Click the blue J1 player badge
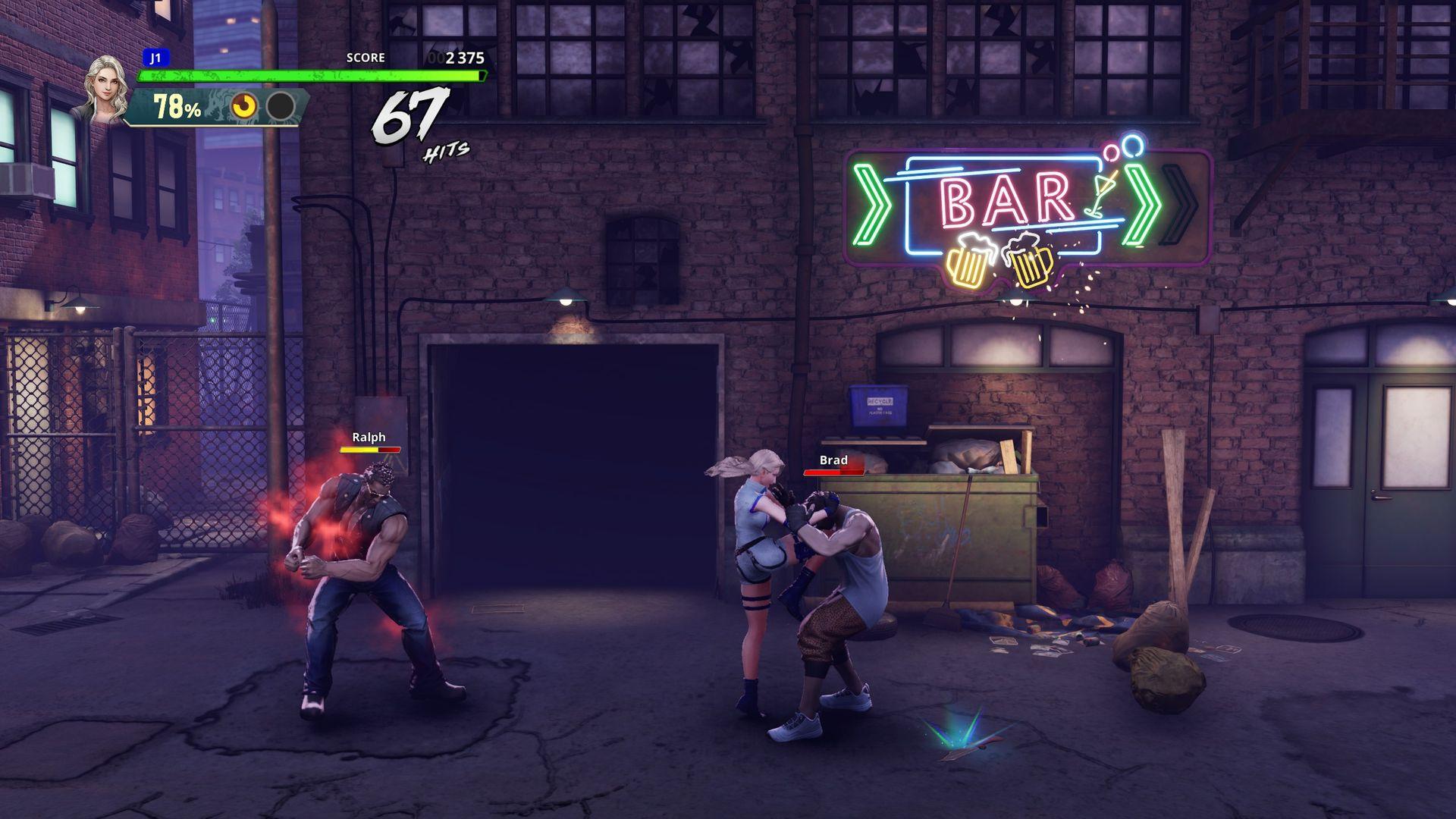Viewport: 1456px width, 819px height. click(155, 58)
